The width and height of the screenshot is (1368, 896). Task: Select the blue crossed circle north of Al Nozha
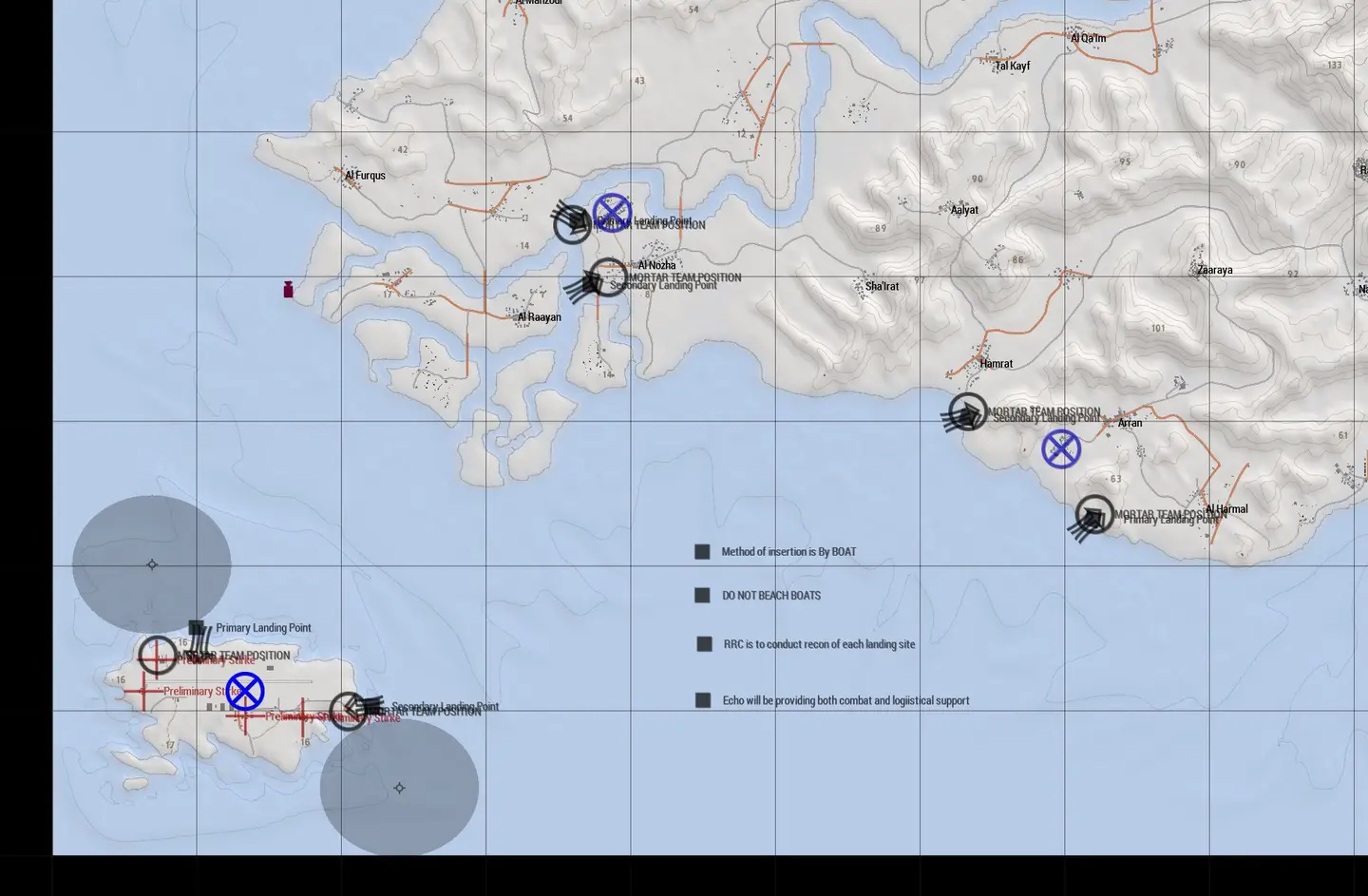(612, 213)
